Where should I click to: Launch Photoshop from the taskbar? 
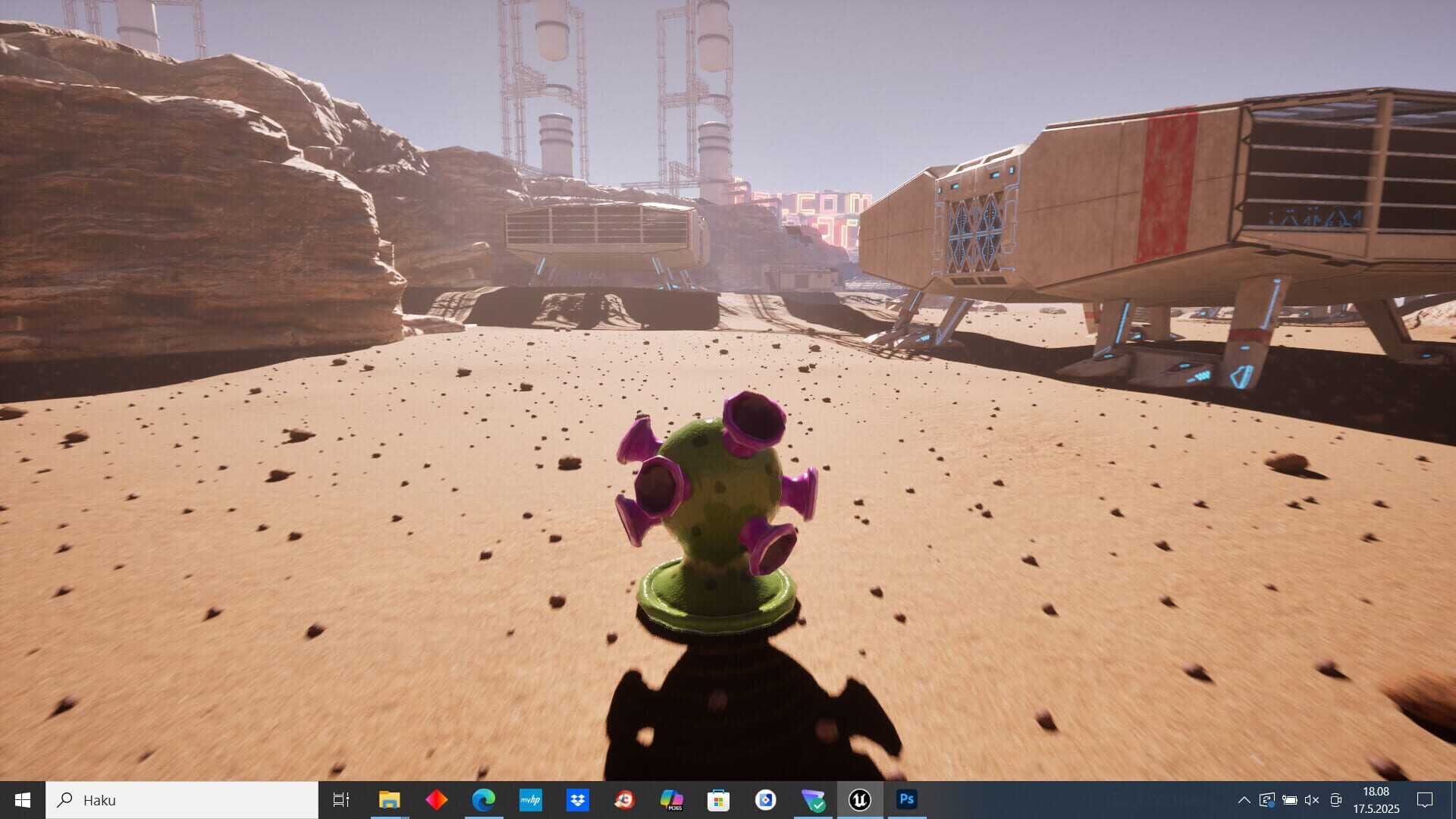(906, 799)
